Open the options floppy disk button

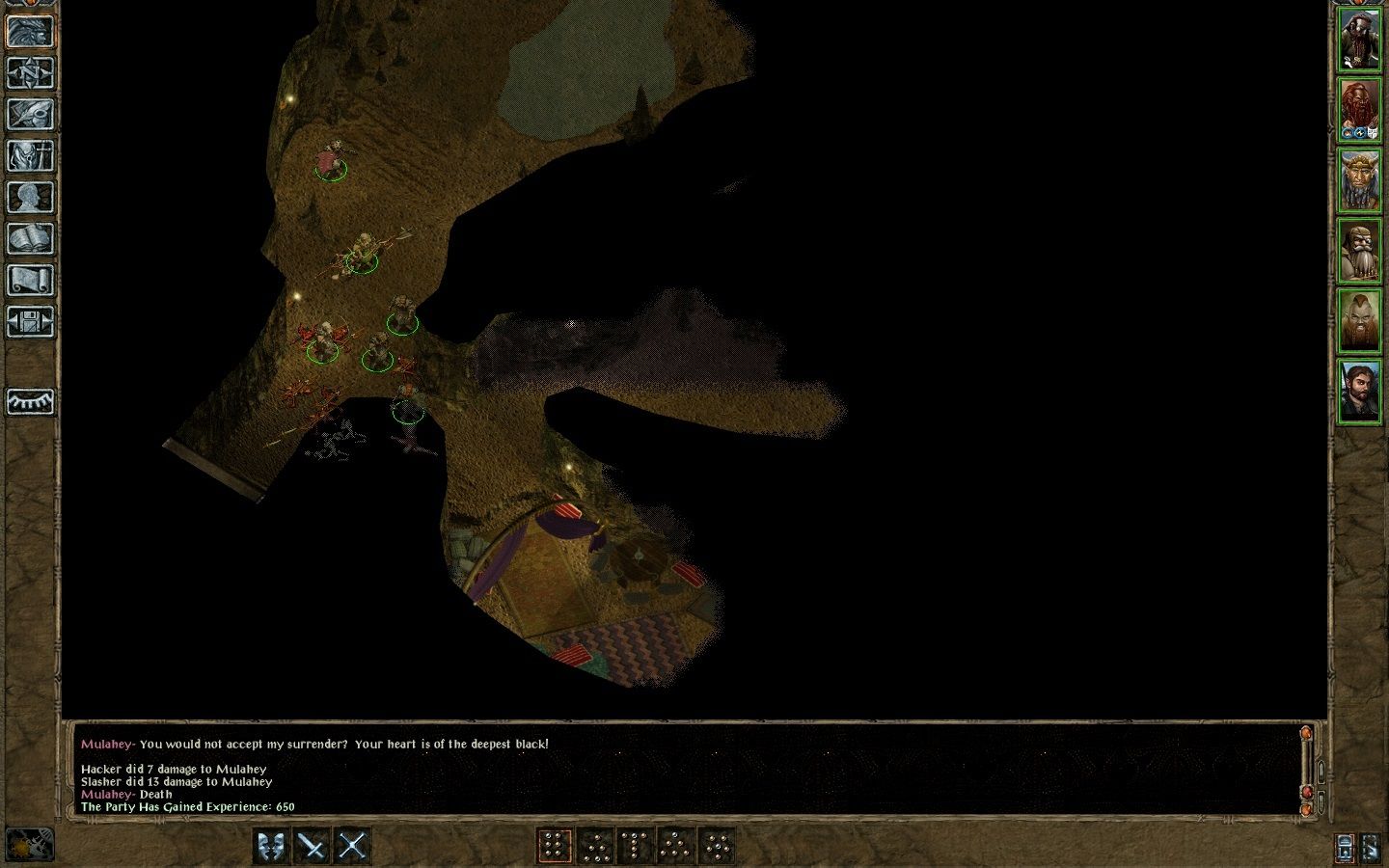click(30, 321)
